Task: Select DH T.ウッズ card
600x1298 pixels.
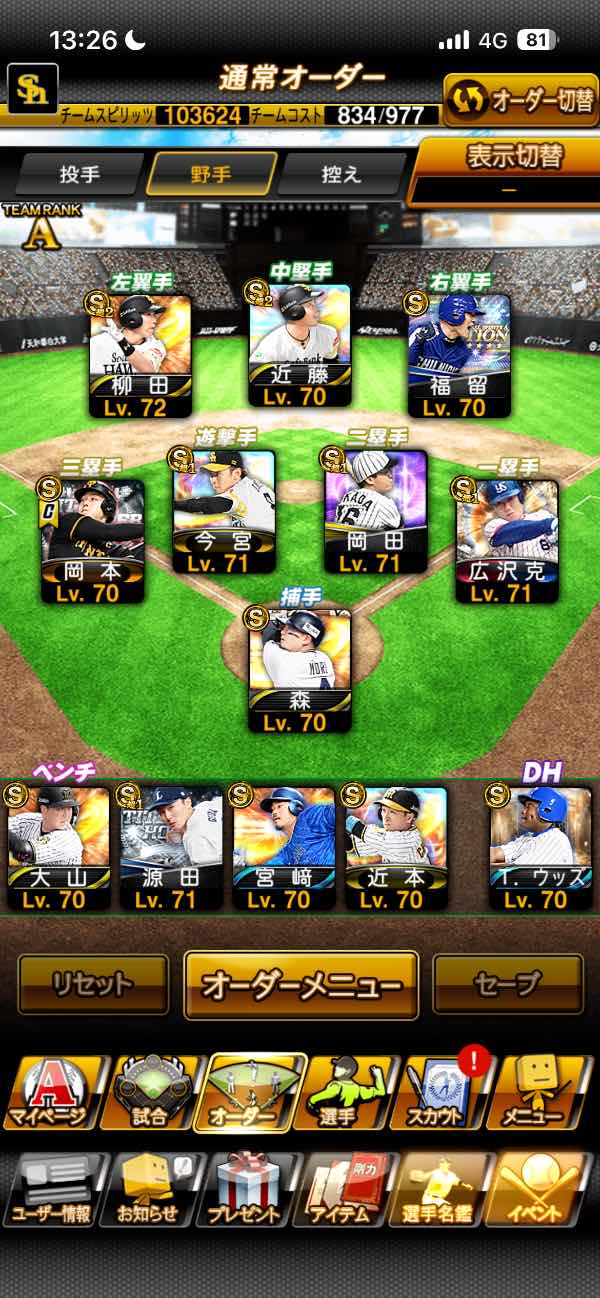Action: [540, 847]
